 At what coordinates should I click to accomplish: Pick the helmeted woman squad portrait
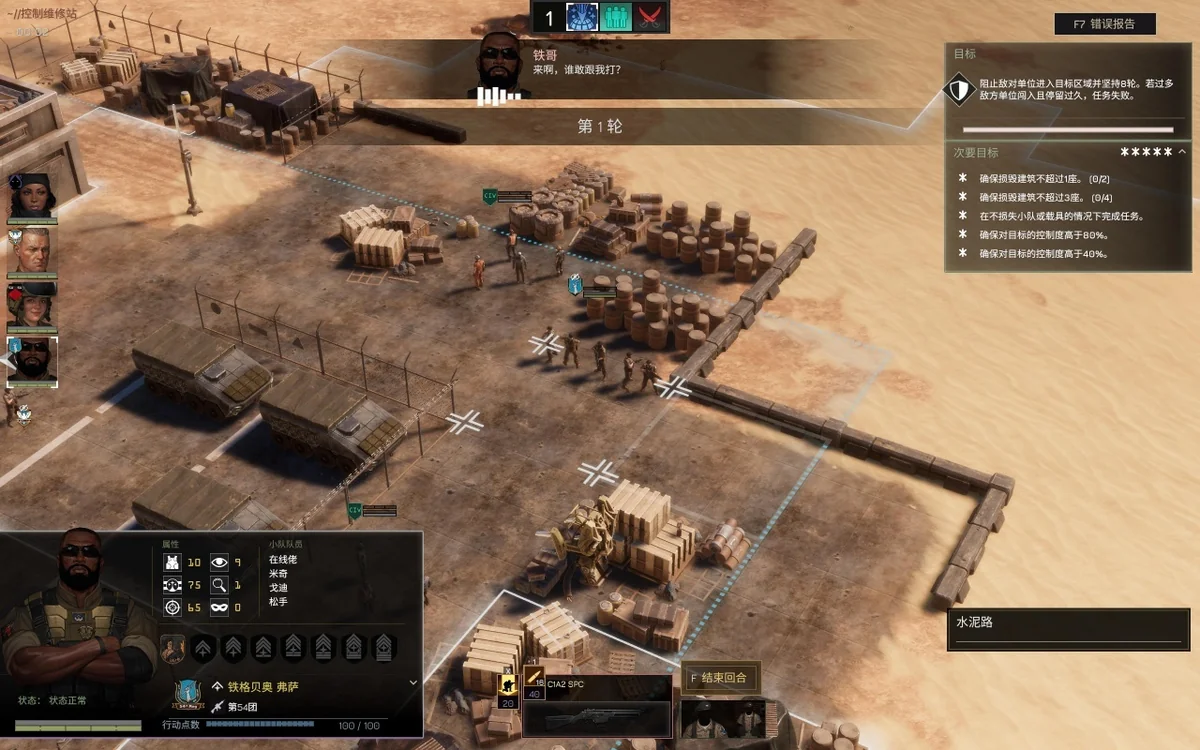pyautogui.click(x=32, y=307)
